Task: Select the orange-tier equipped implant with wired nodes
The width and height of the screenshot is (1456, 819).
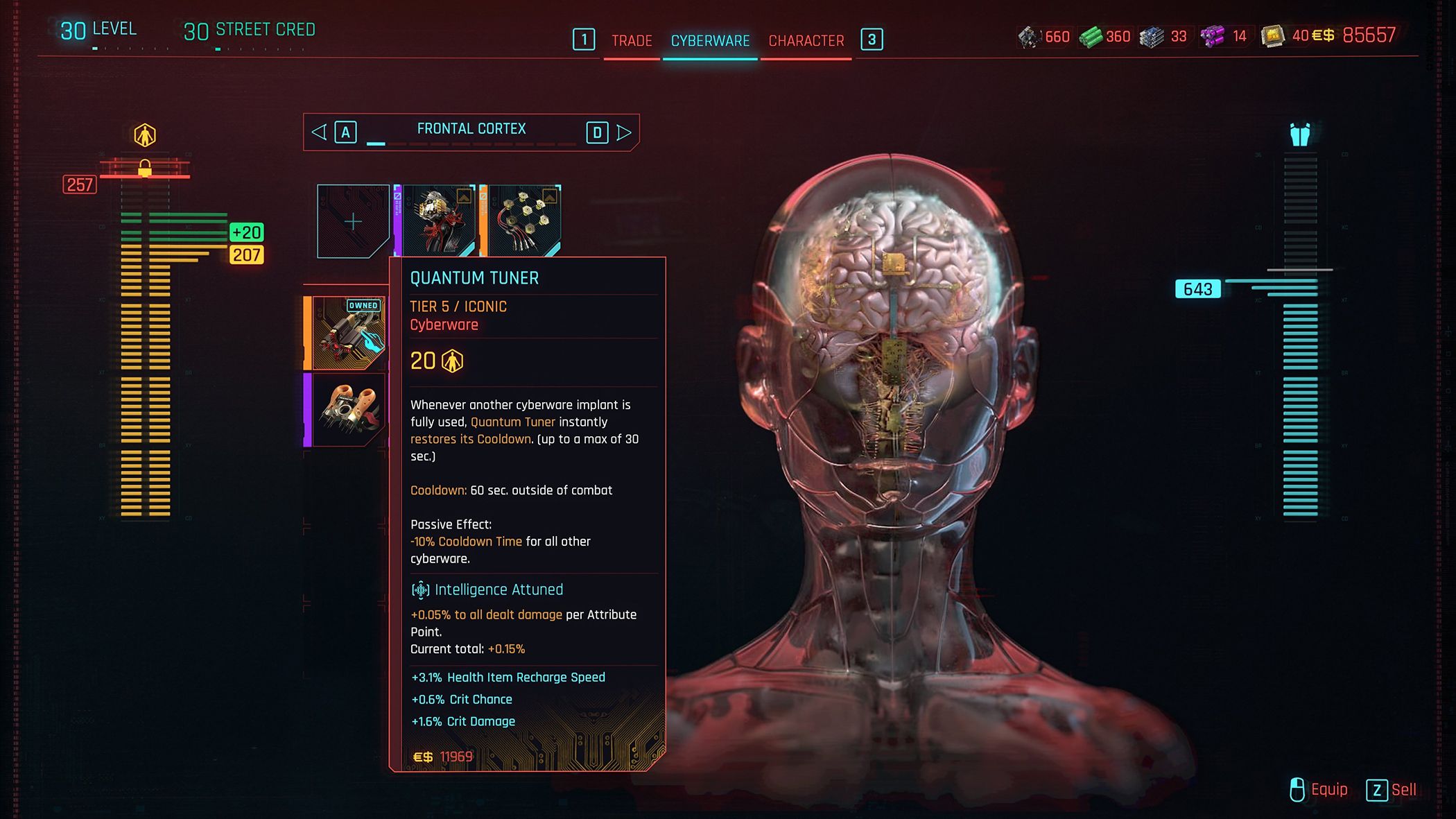Action: [524, 221]
